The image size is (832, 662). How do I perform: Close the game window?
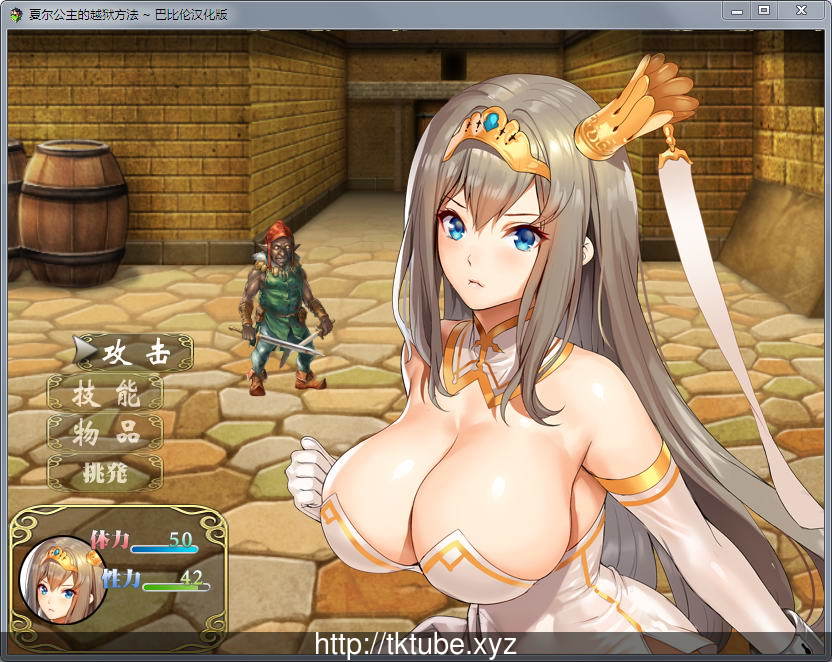802,10
